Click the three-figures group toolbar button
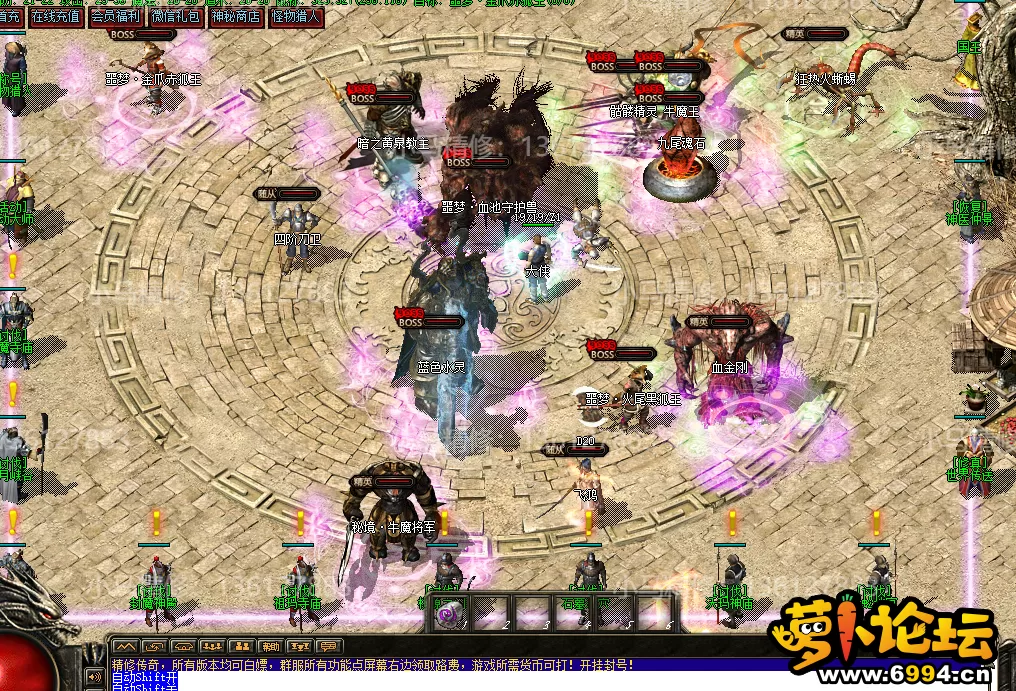Image resolution: width=1016 pixels, height=691 pixels. pyautogui.click(x=212, y=646)
